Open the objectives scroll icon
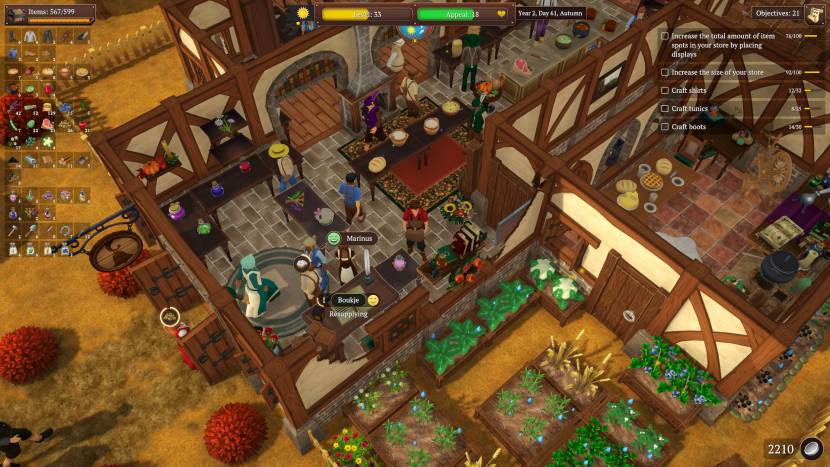830x467 pixels. tap(816, 13)
